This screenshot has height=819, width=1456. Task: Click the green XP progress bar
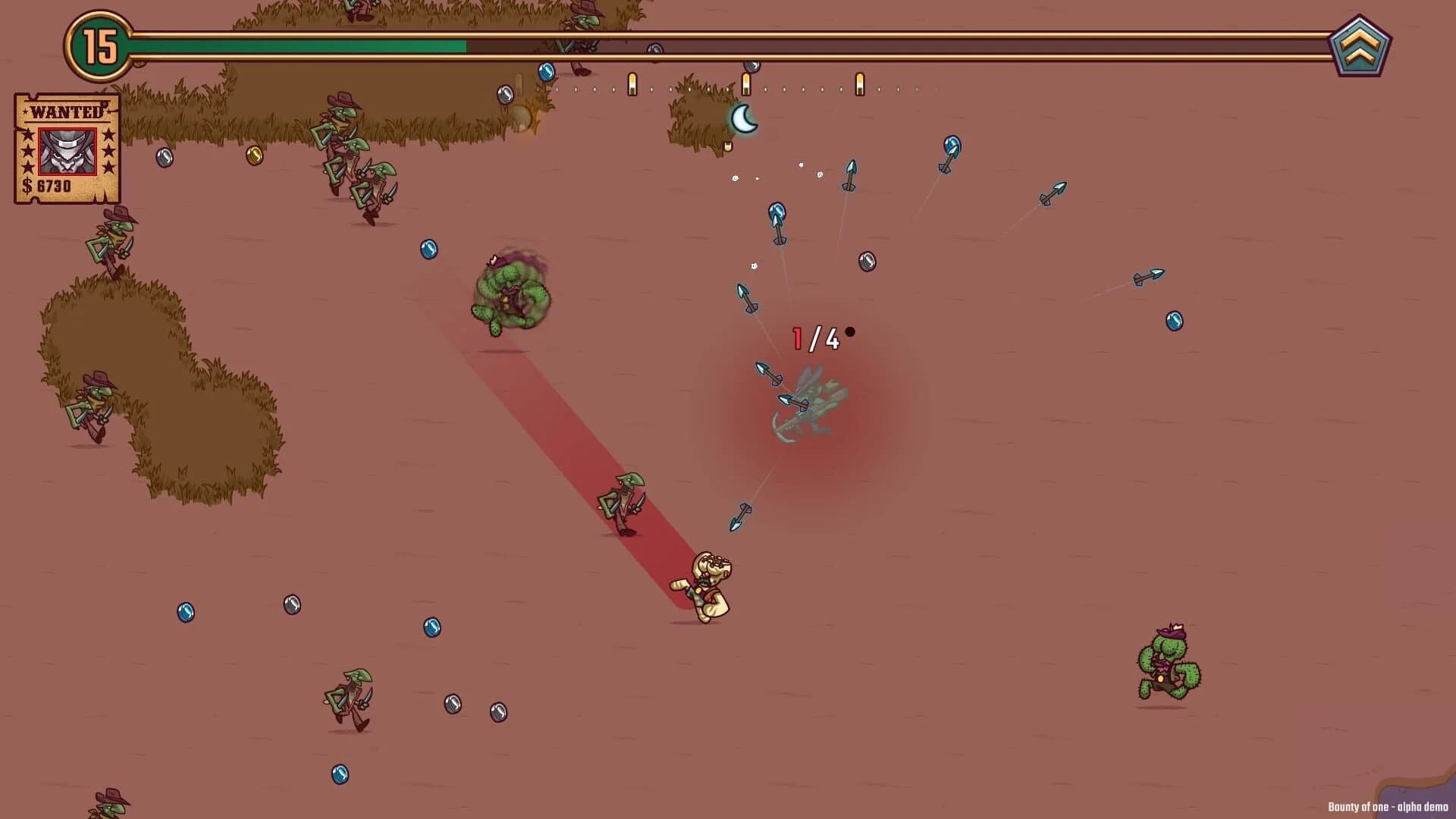click(303, 48)
